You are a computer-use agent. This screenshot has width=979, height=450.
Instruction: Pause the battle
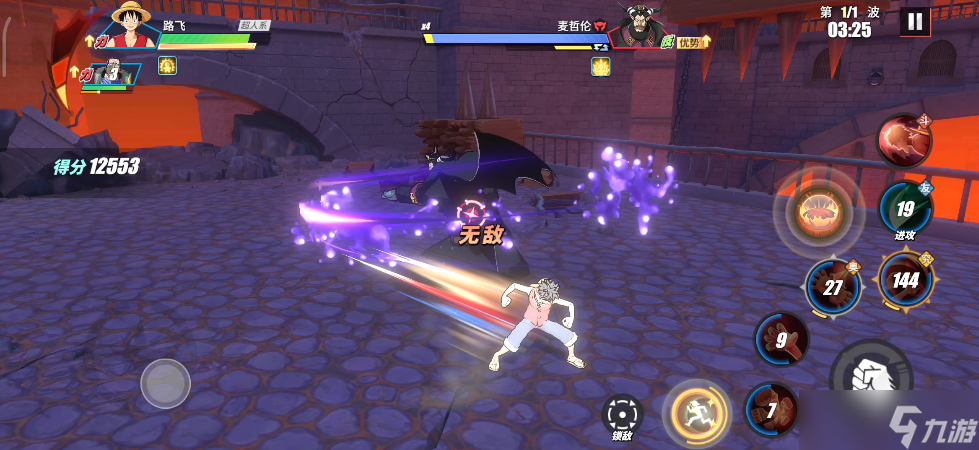pyautogui.click(x=914, y=21)
